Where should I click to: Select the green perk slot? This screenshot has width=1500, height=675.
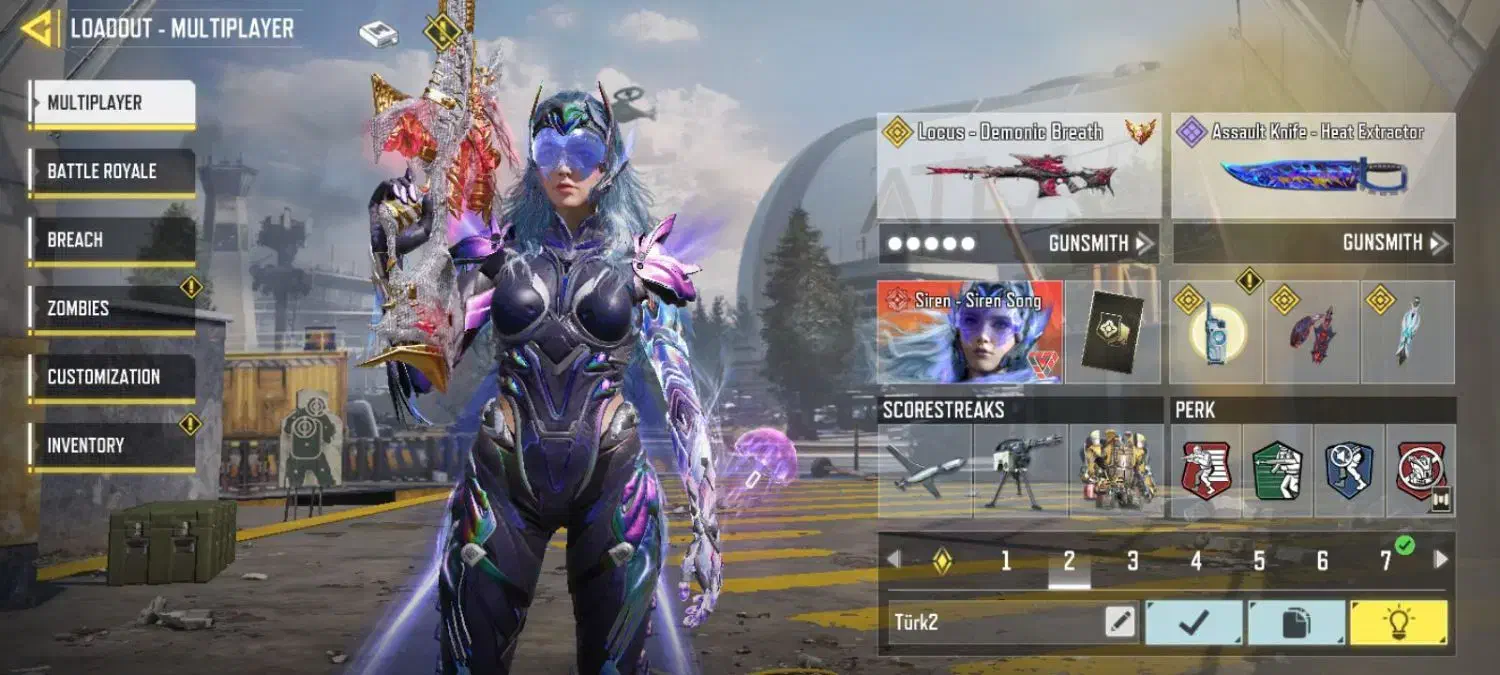[x=1277, y=470]
